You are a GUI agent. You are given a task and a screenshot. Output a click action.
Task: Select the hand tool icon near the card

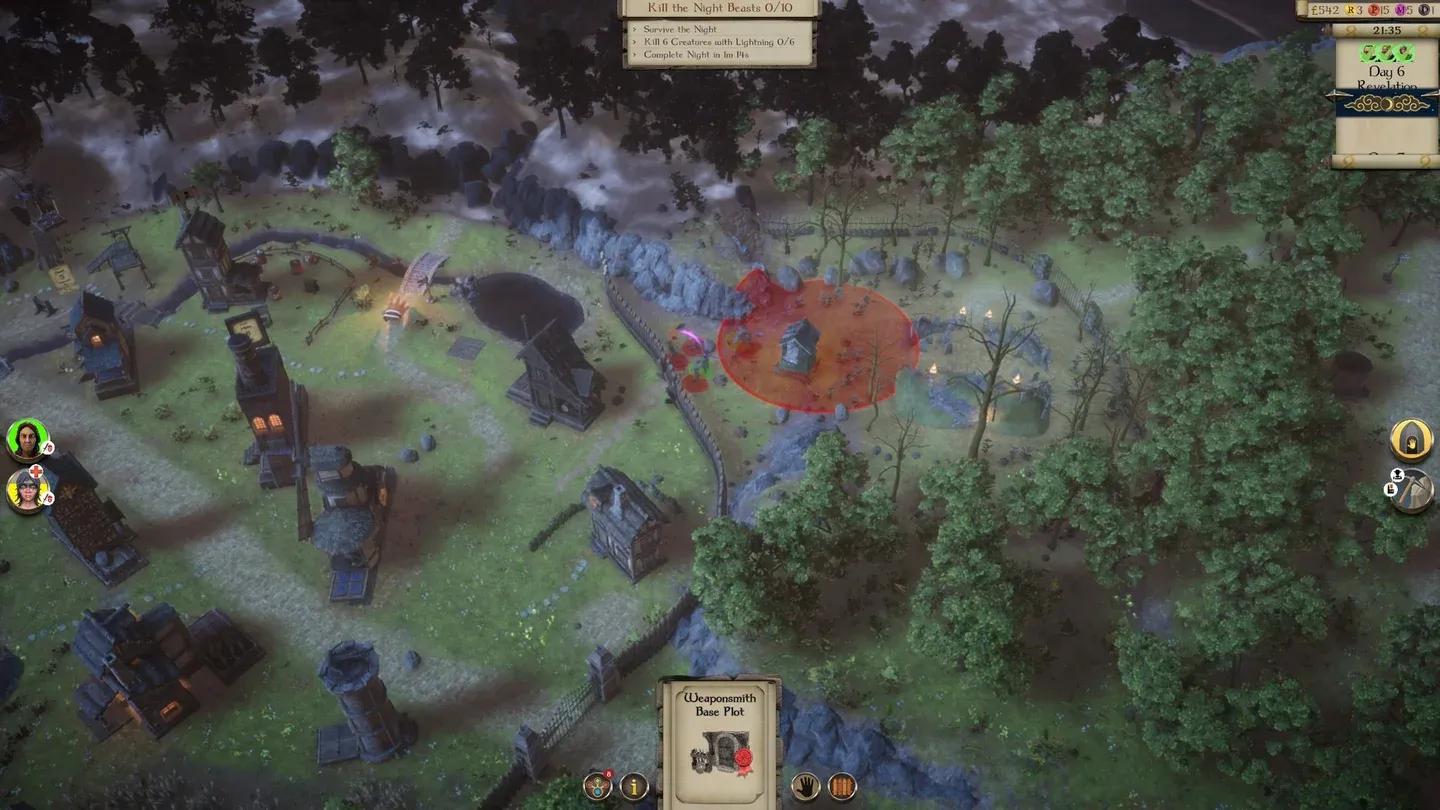[x=805, y=786]
